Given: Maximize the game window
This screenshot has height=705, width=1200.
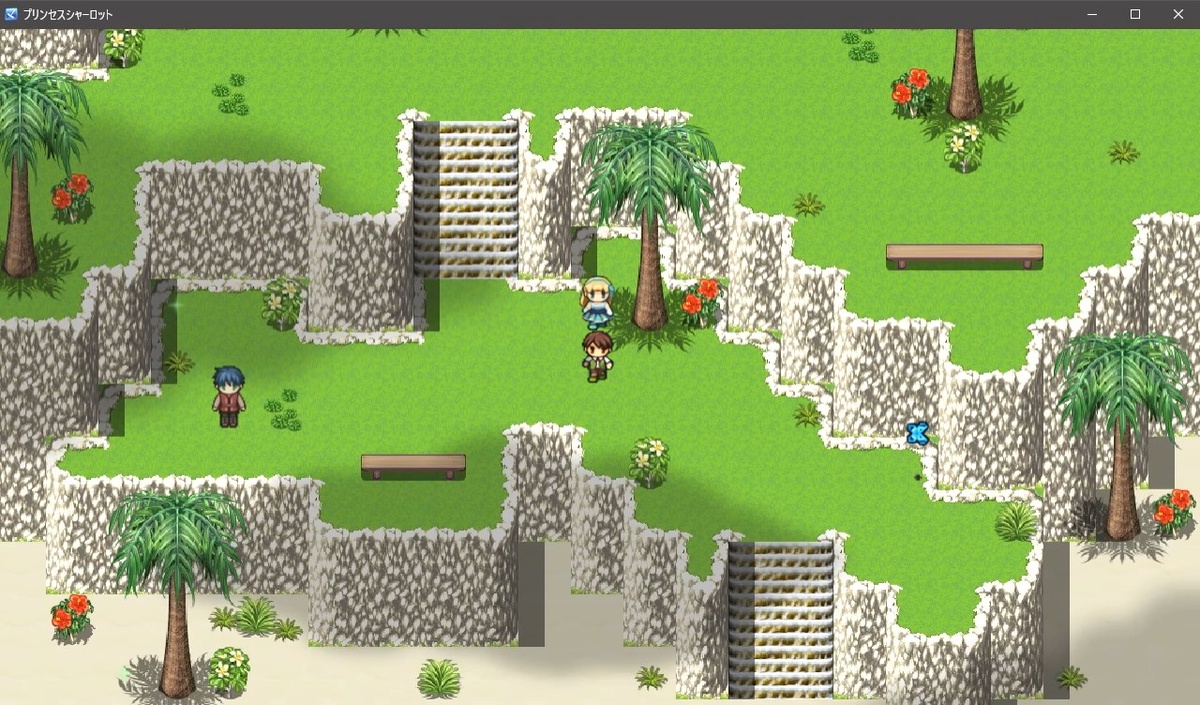Looking at the screenshot, I should [x=1135, y=14].
